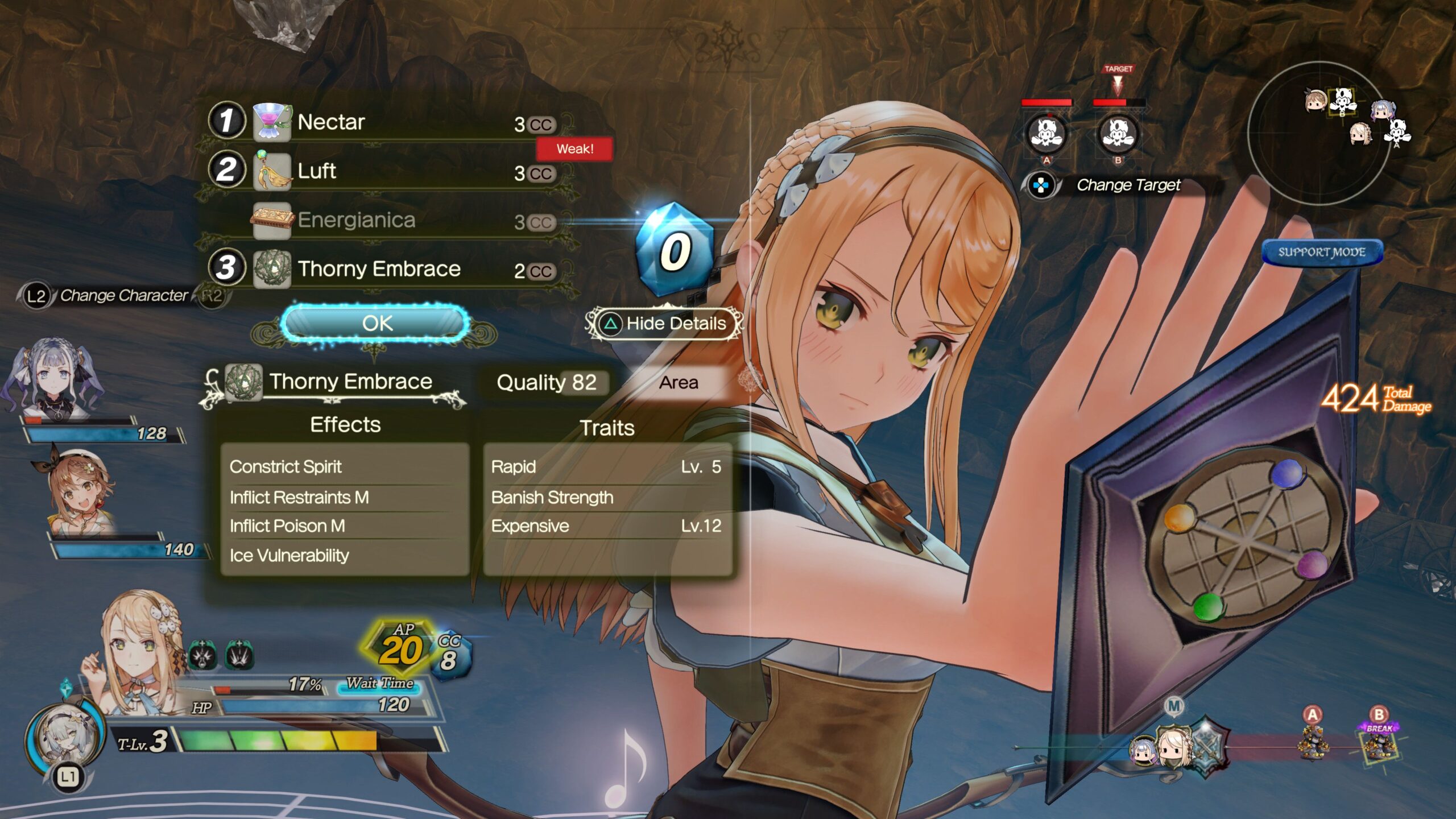Target enemy B skull icon
The image size is (1456, 819).
tap(1118, 134)
